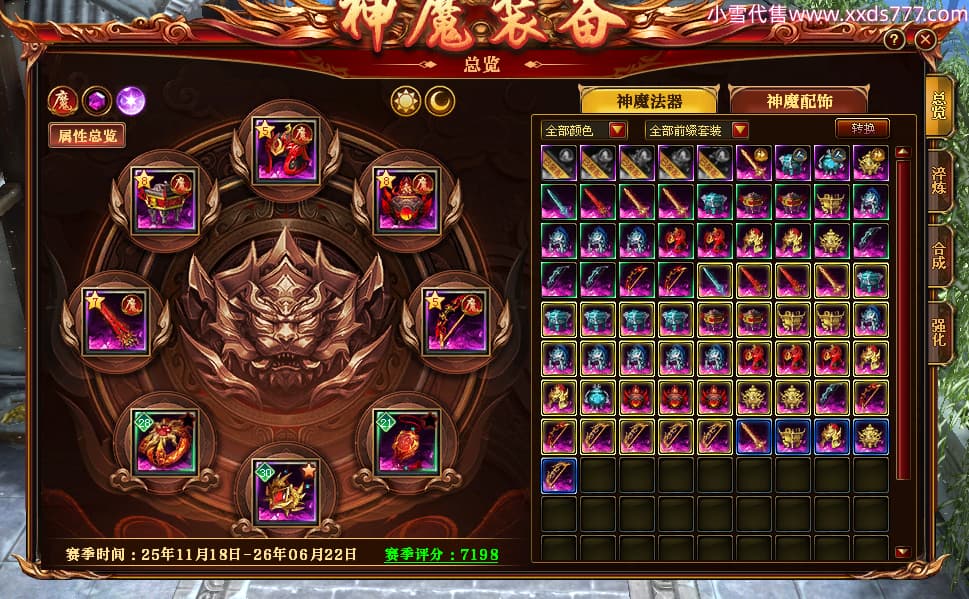Viewport: 969px width, 599px height.
Task: Select the 8-star red helmet slot
Action: pos(406,199)
